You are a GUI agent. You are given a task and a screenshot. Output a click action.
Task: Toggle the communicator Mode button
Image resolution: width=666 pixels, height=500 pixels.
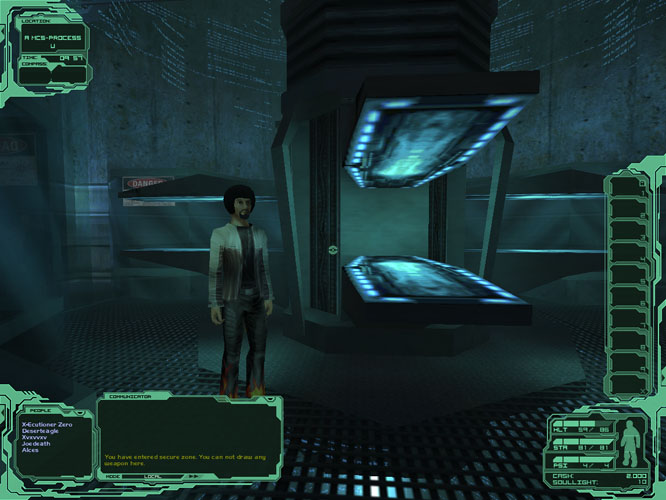pyautogui.click(x=113, y=478)
